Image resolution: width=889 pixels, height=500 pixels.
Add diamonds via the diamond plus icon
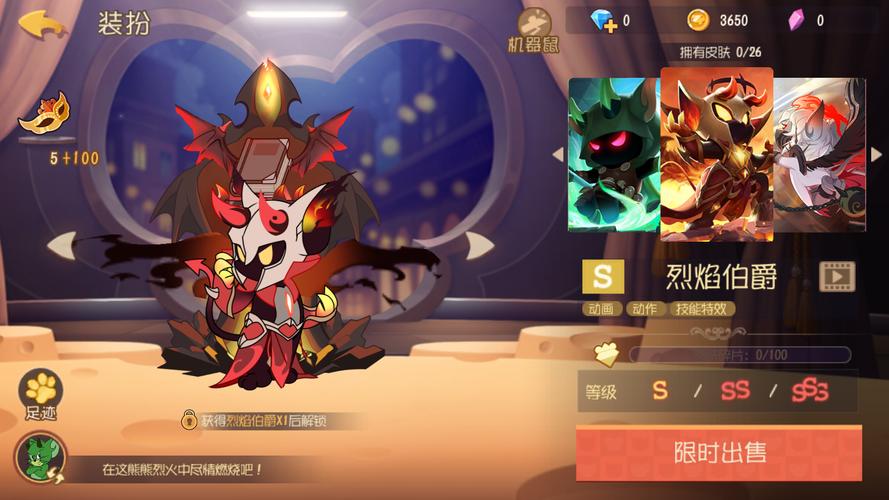601,20
